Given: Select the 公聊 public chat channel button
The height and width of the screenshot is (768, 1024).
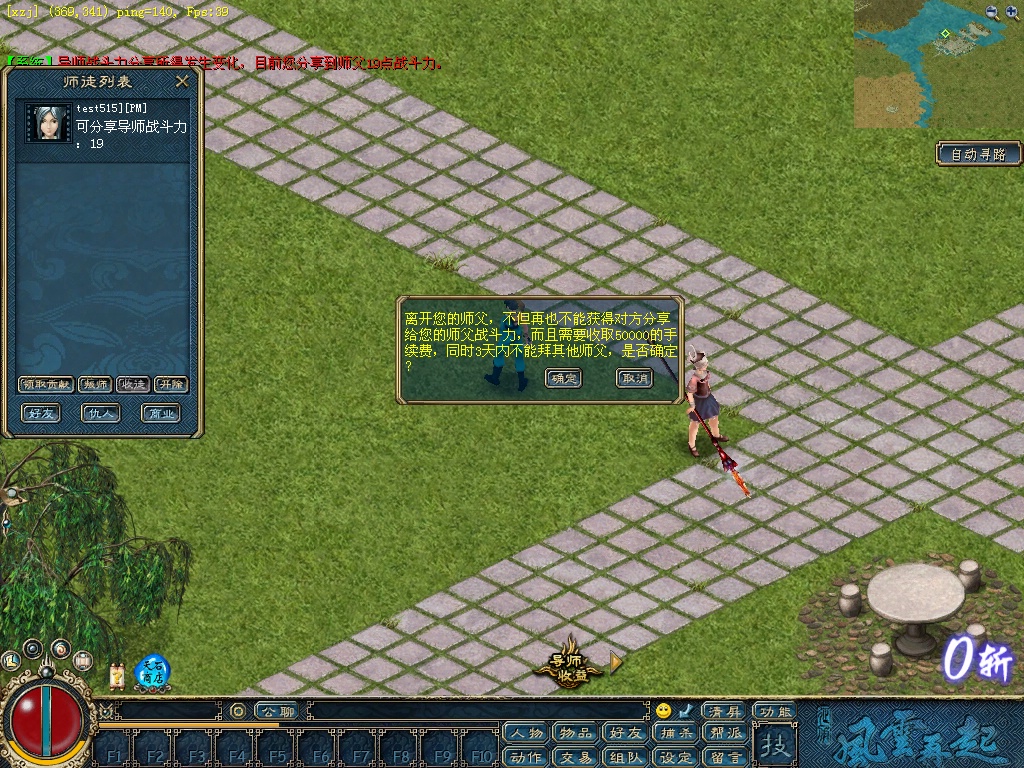Looking at the screenshot, I should coord(277,711).
